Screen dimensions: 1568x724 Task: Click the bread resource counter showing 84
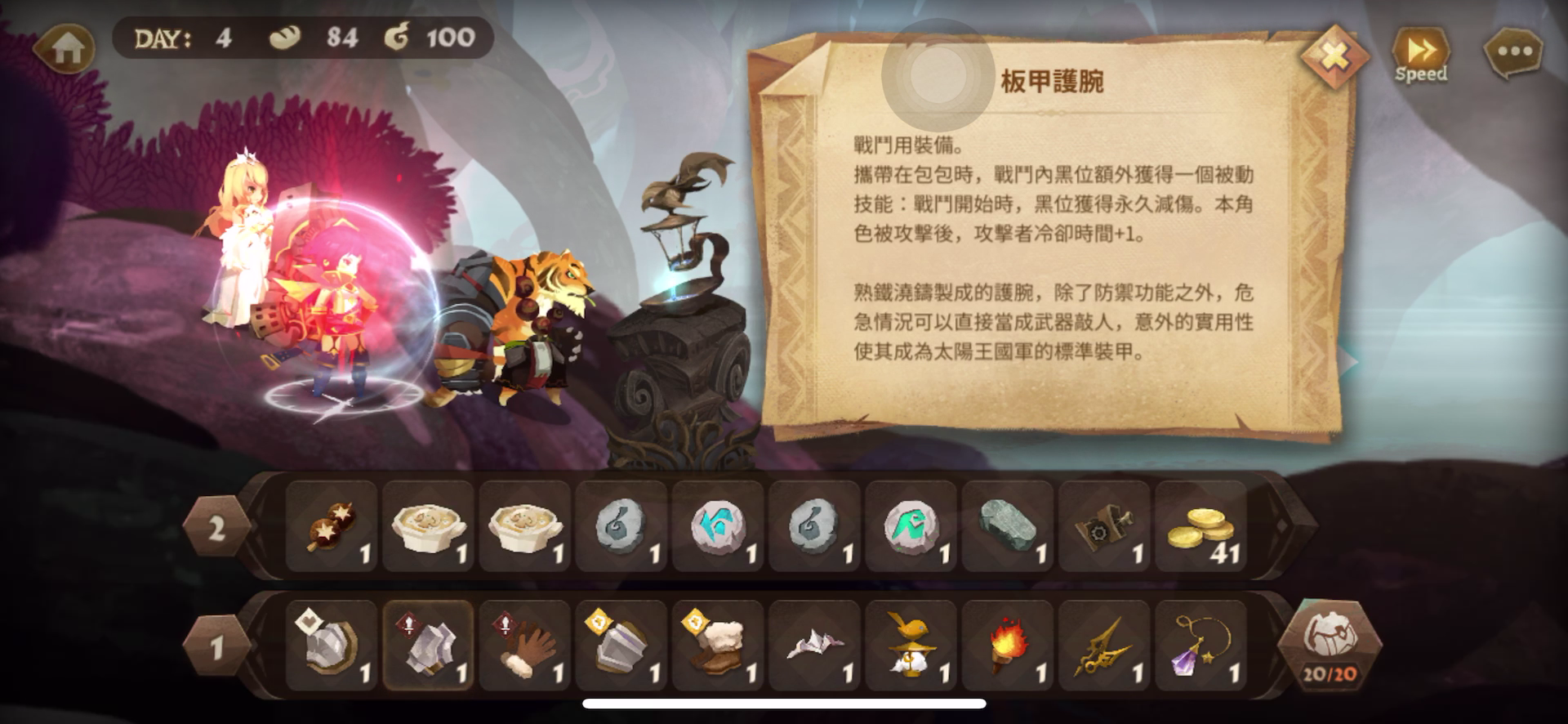click(318, 37)
